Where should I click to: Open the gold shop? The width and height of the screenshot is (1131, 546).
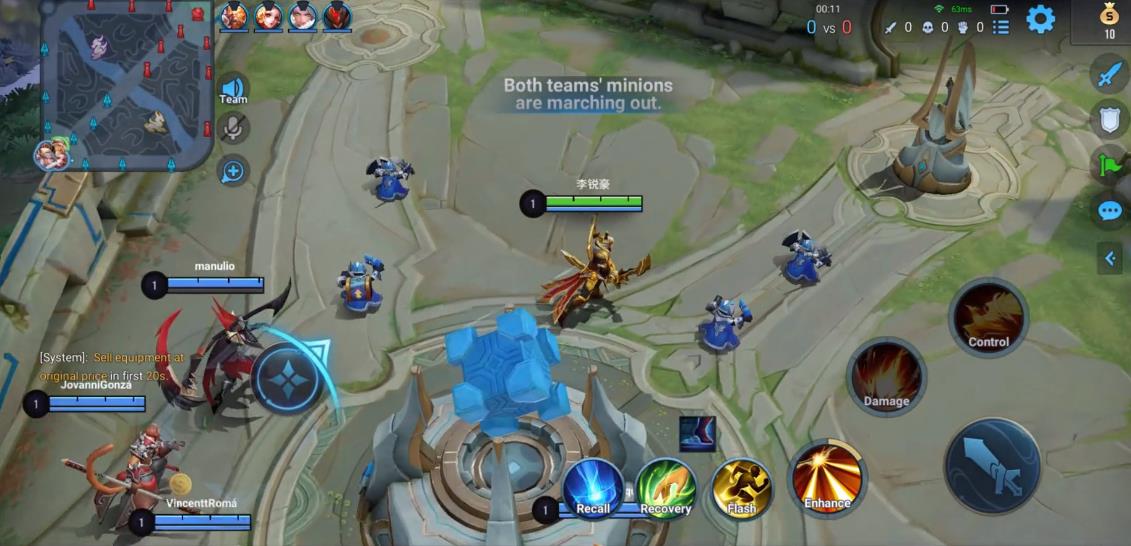coord(1108,20)
